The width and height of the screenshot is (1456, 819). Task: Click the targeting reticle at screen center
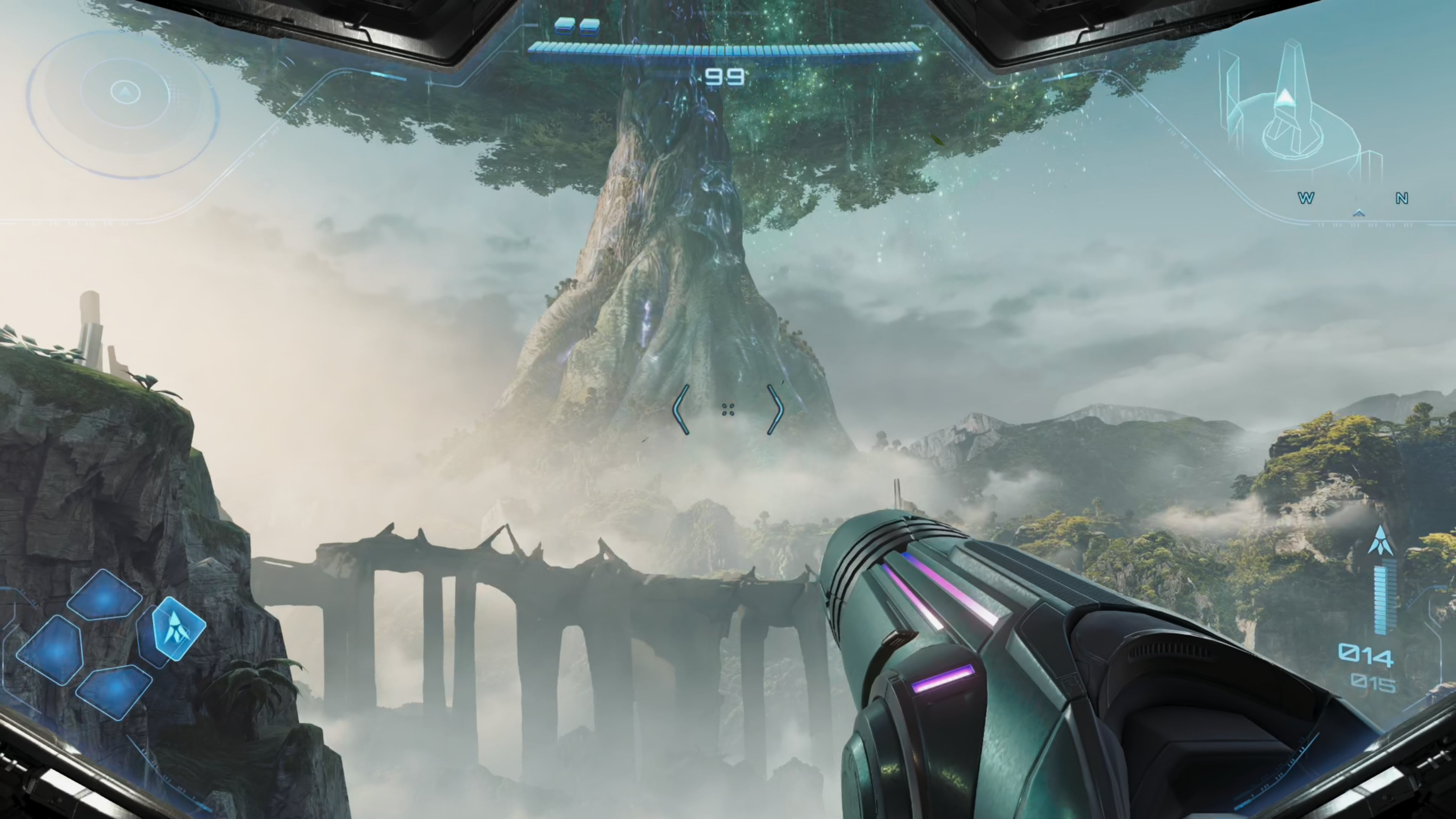click(x=728, y=410)
